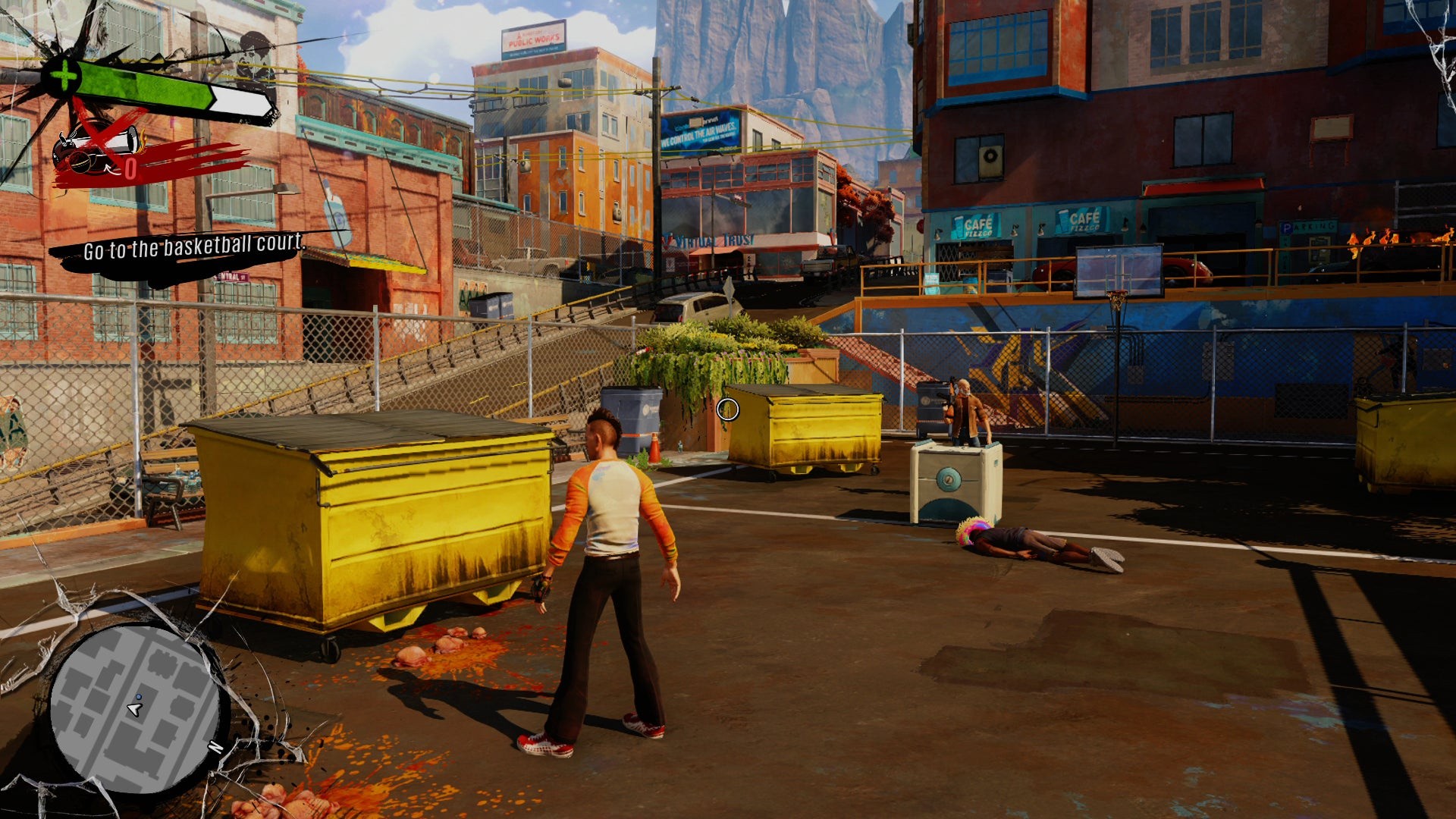
Task: Click the blue objective dot on the minimap
Action: 139,695
